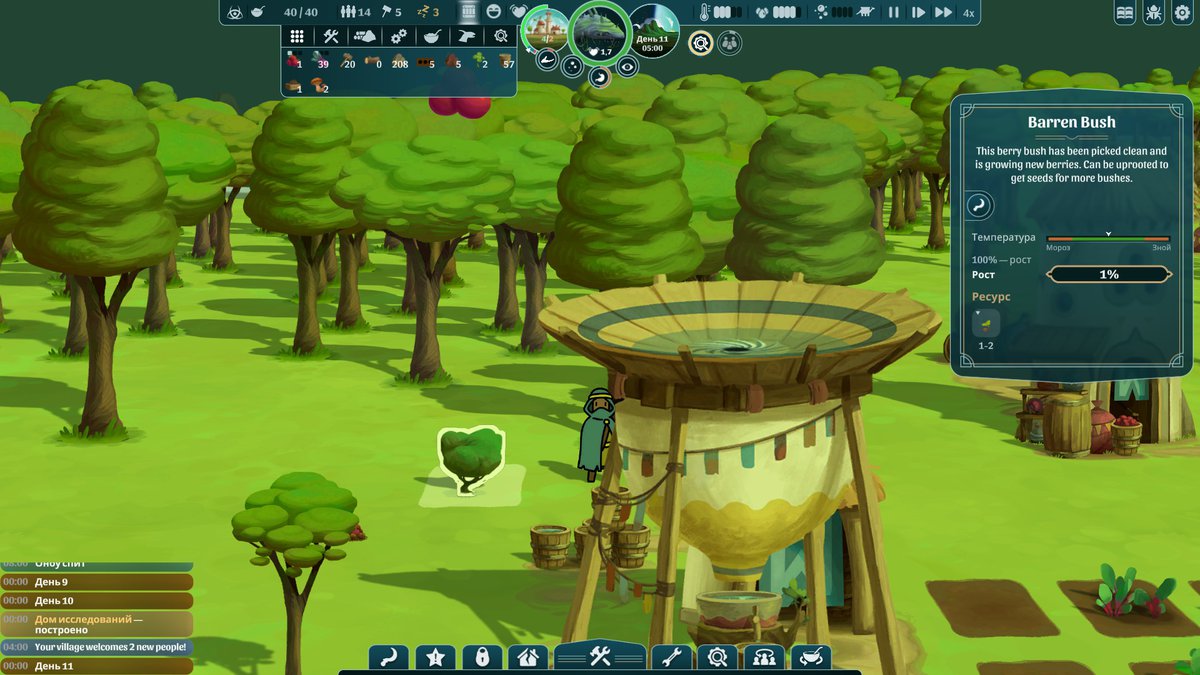Open the encyclopedia book

(1125, 13)
